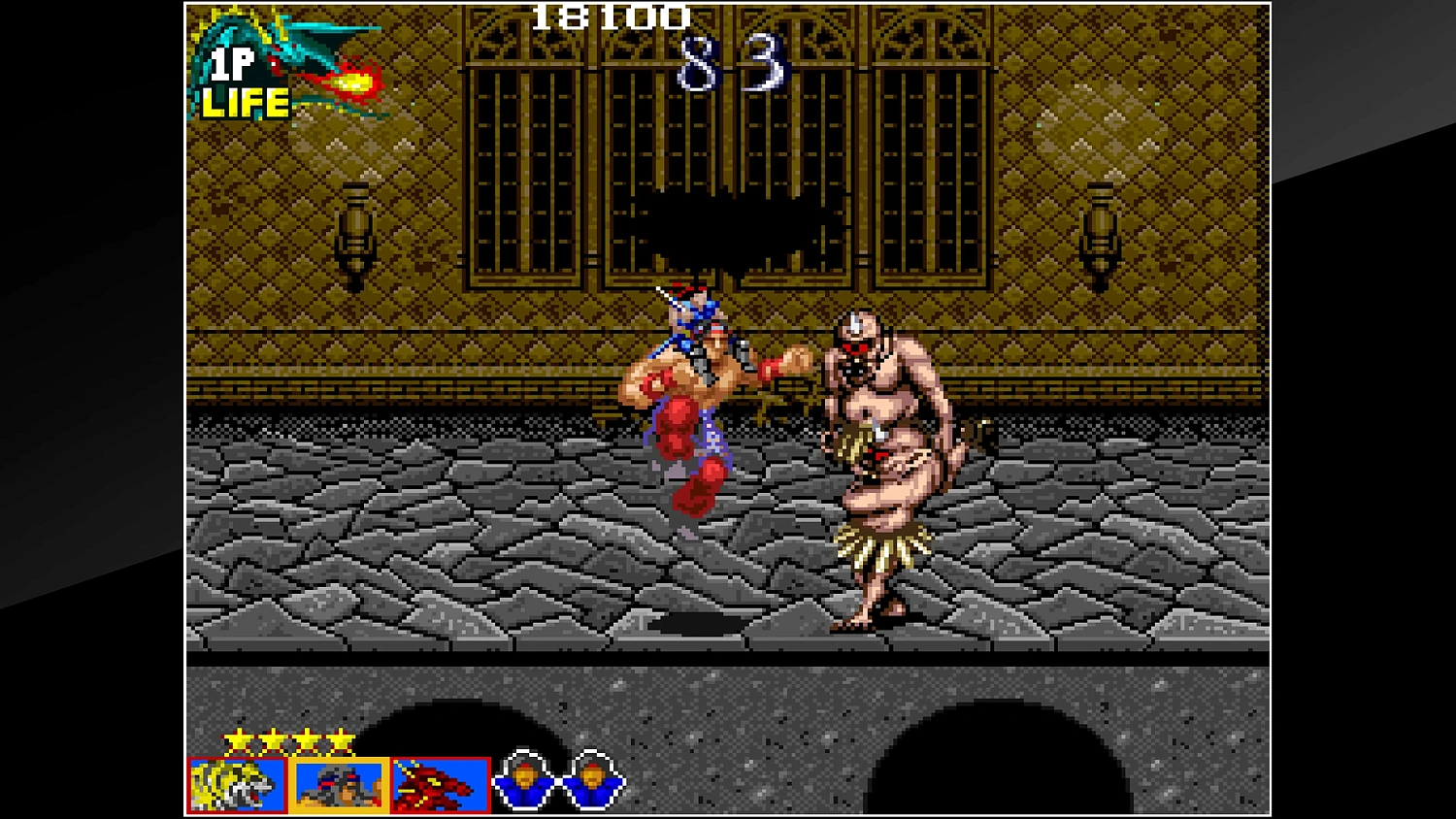Select the tiger spirit portrait

pyautogui.click(x=236, y=786)
